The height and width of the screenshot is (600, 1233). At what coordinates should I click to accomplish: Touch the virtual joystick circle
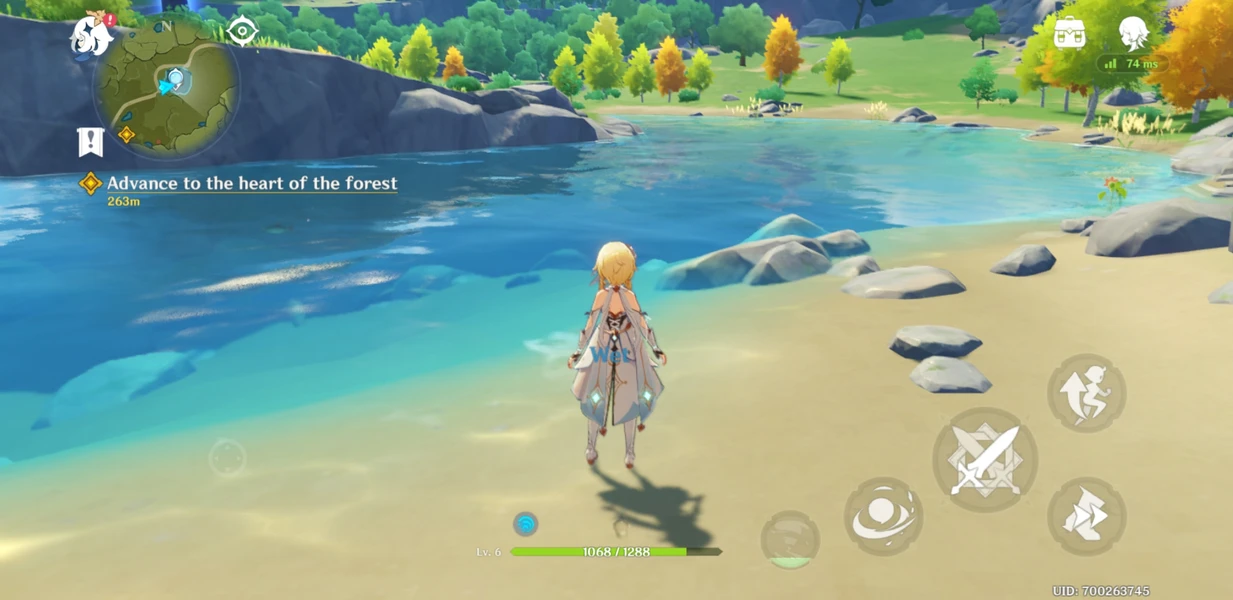coord(228,459)
